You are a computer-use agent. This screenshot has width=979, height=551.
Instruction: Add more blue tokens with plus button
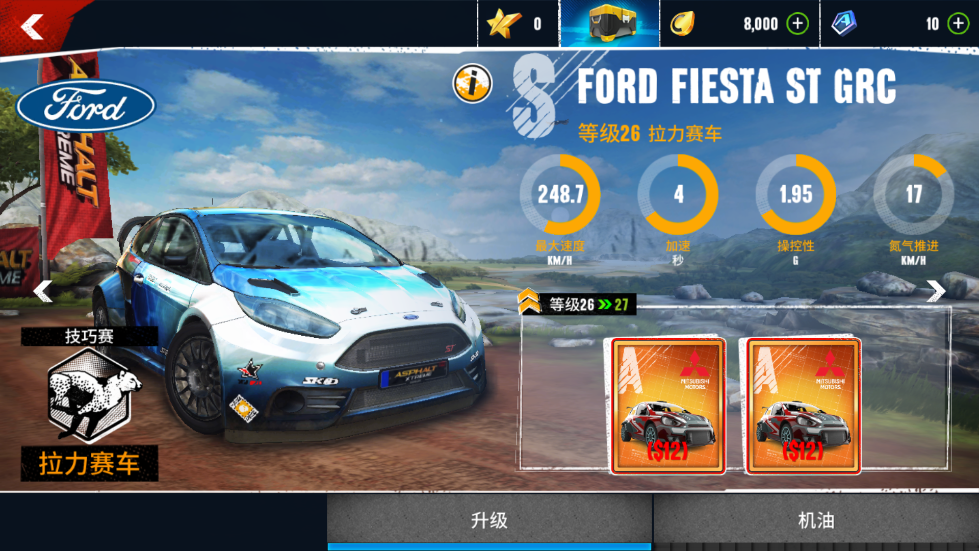958,24
